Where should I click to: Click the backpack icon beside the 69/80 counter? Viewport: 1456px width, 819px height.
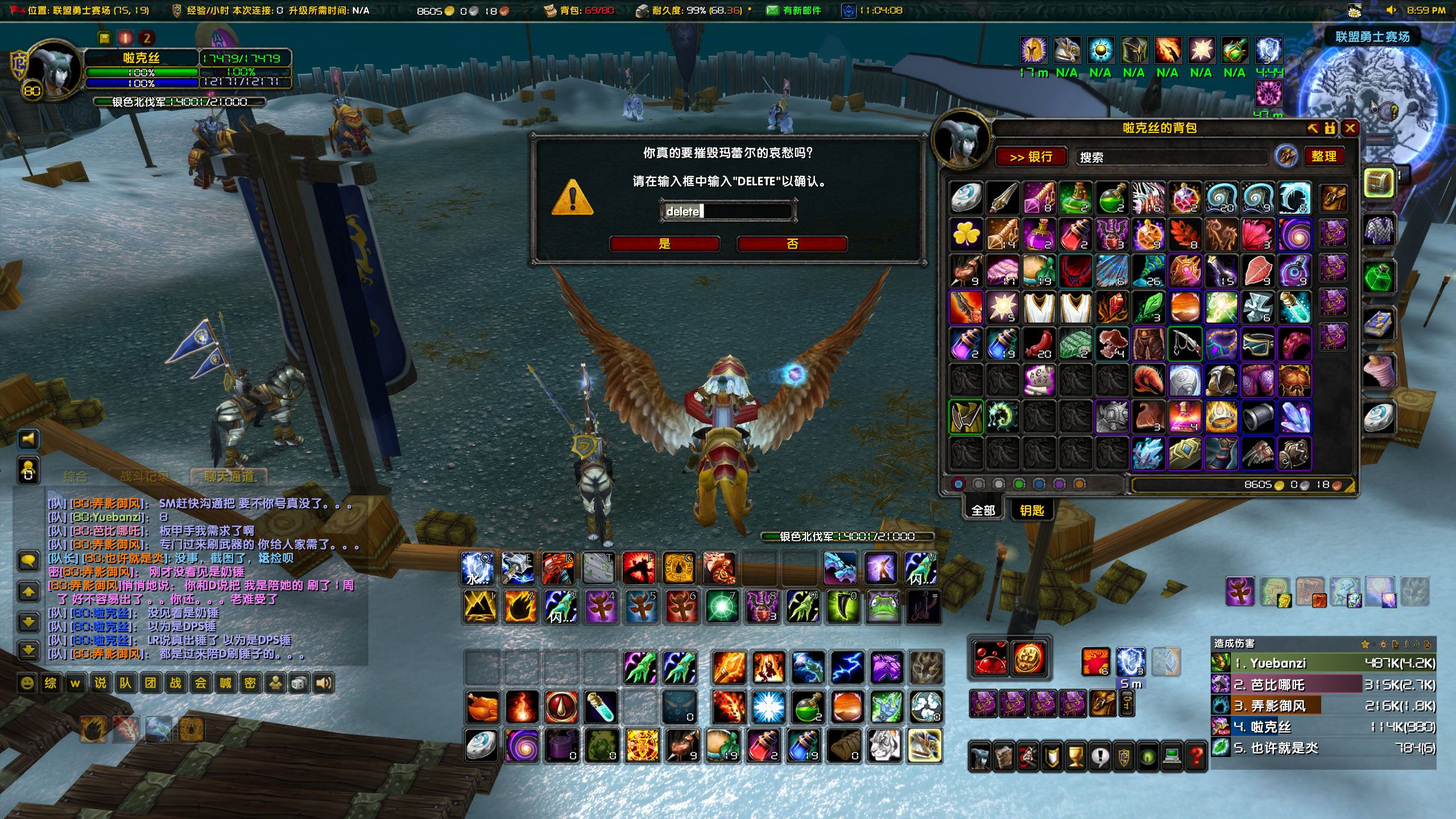[x=551, y=10]
